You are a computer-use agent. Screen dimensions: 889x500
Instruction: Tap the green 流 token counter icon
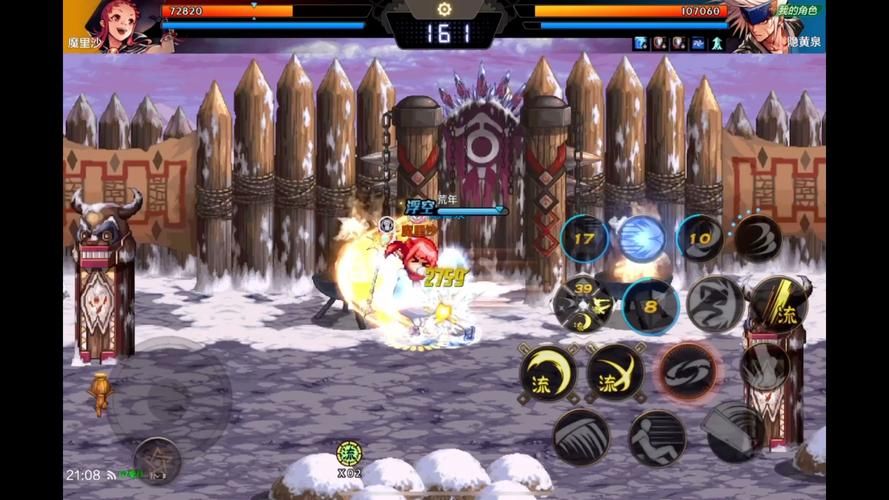348,454
